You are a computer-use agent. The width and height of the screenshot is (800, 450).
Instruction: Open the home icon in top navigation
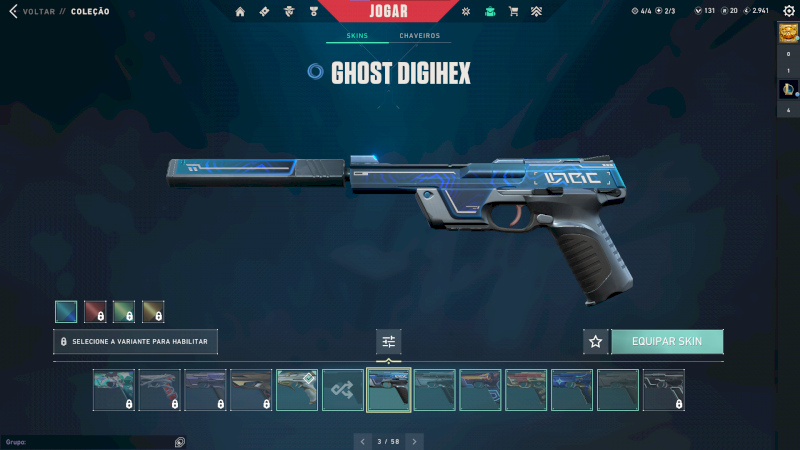click(x=240, y=11)
